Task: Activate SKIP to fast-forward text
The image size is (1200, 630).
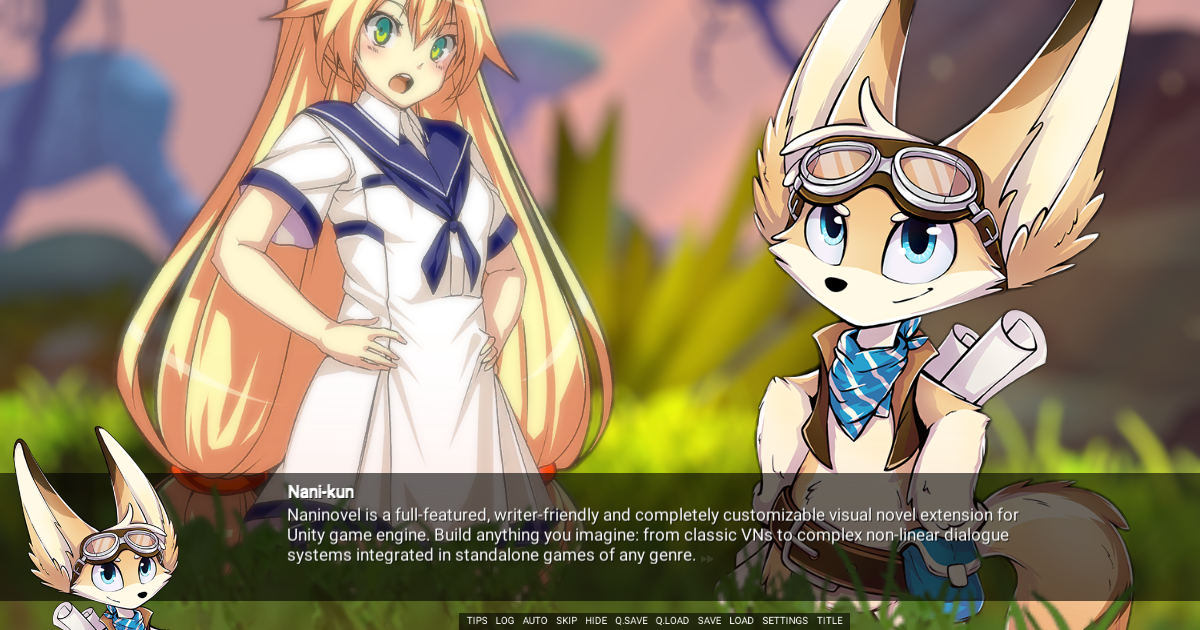Action: (x=567, y=621)
